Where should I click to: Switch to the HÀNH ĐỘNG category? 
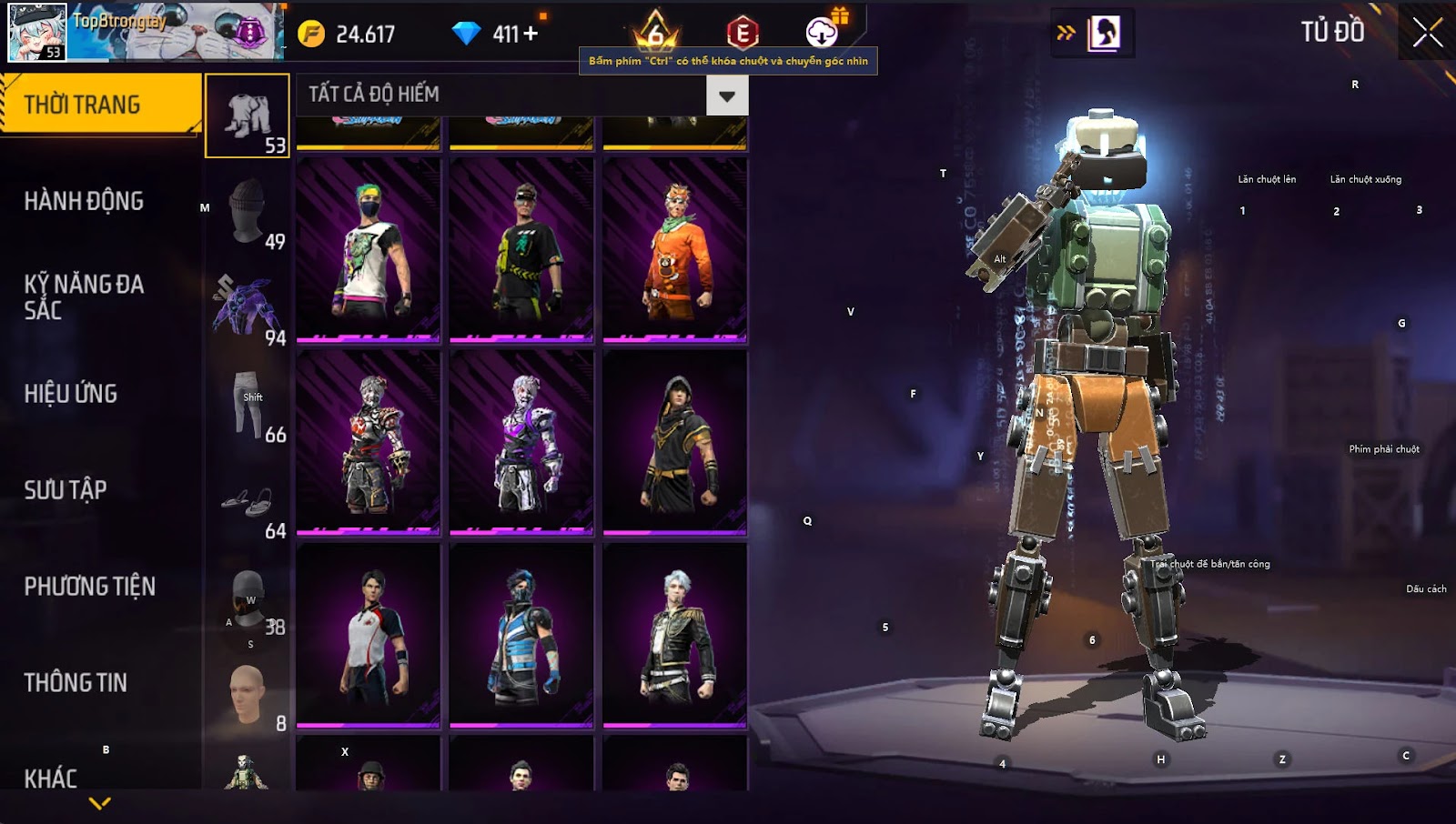click(x=84, y=201)
